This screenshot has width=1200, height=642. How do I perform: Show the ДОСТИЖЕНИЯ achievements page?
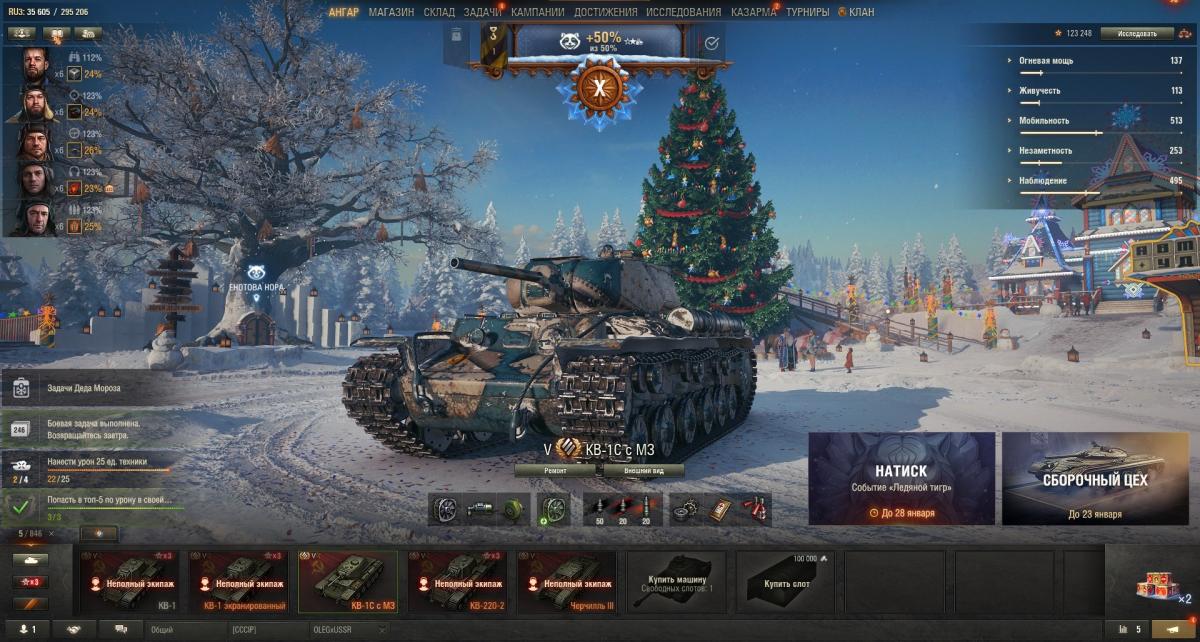[x=605, y=12]
